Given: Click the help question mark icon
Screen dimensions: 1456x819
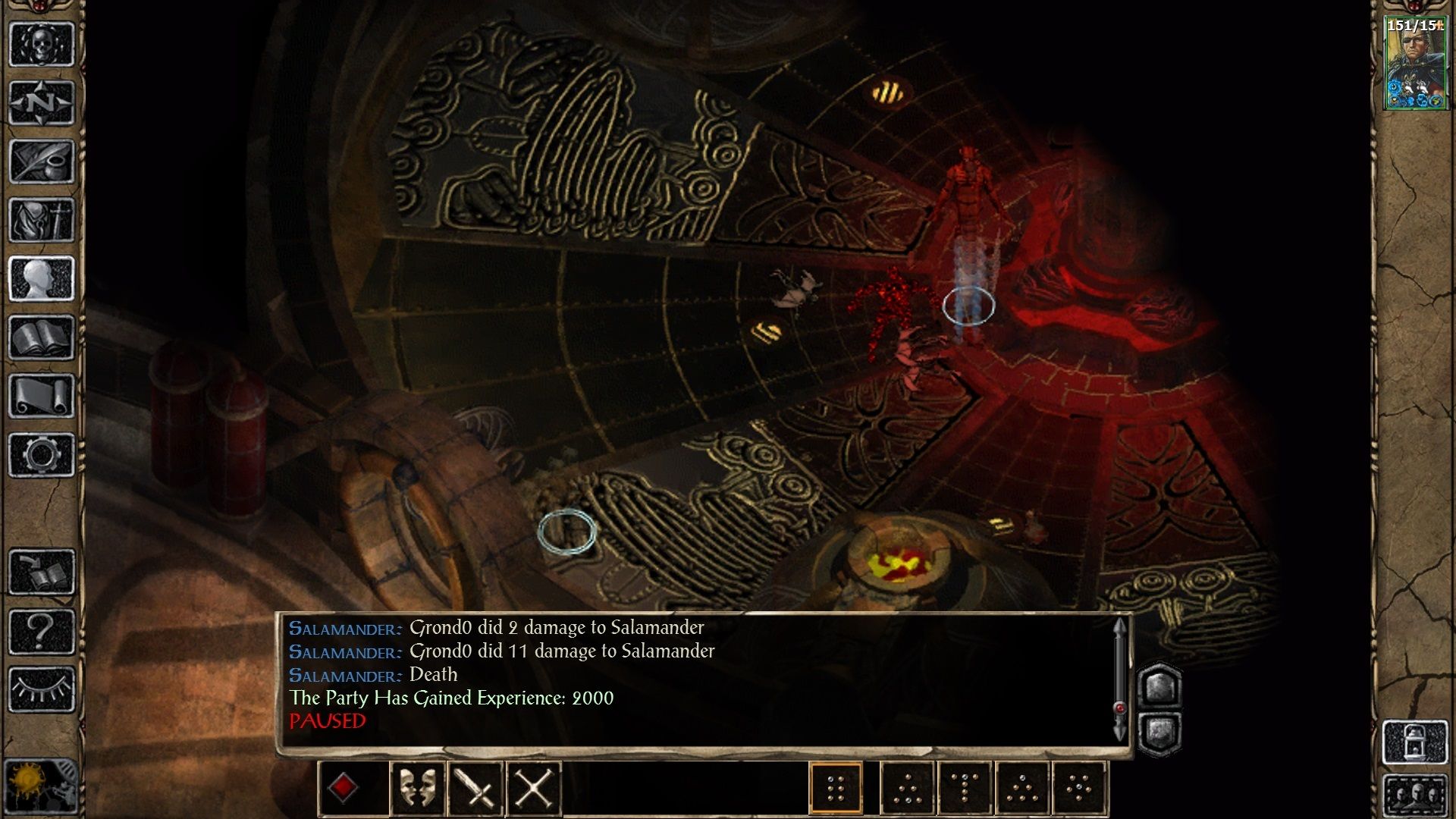Looking at the screenshot, I should (x=42, y=631).
